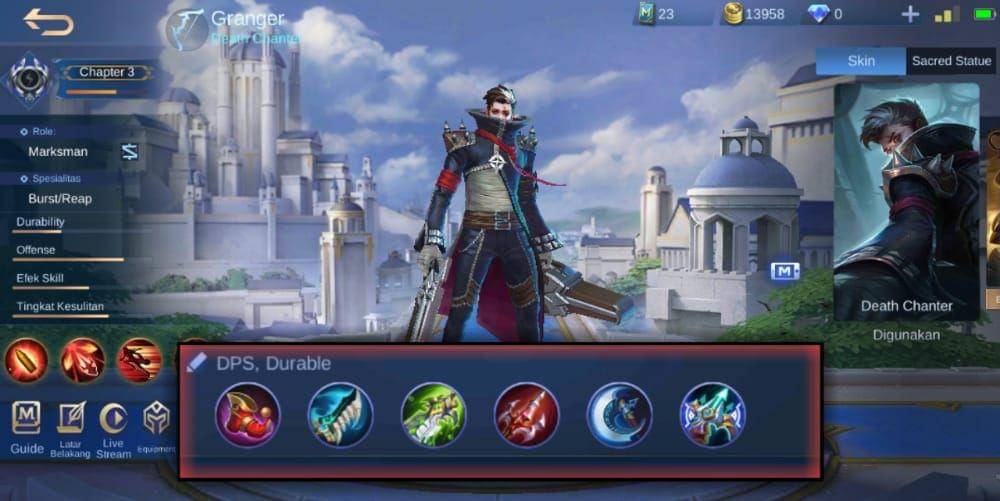This screenshot has height=501, width=1000.
Task: Select the red spear item in build
Action: tap(526, 415)
